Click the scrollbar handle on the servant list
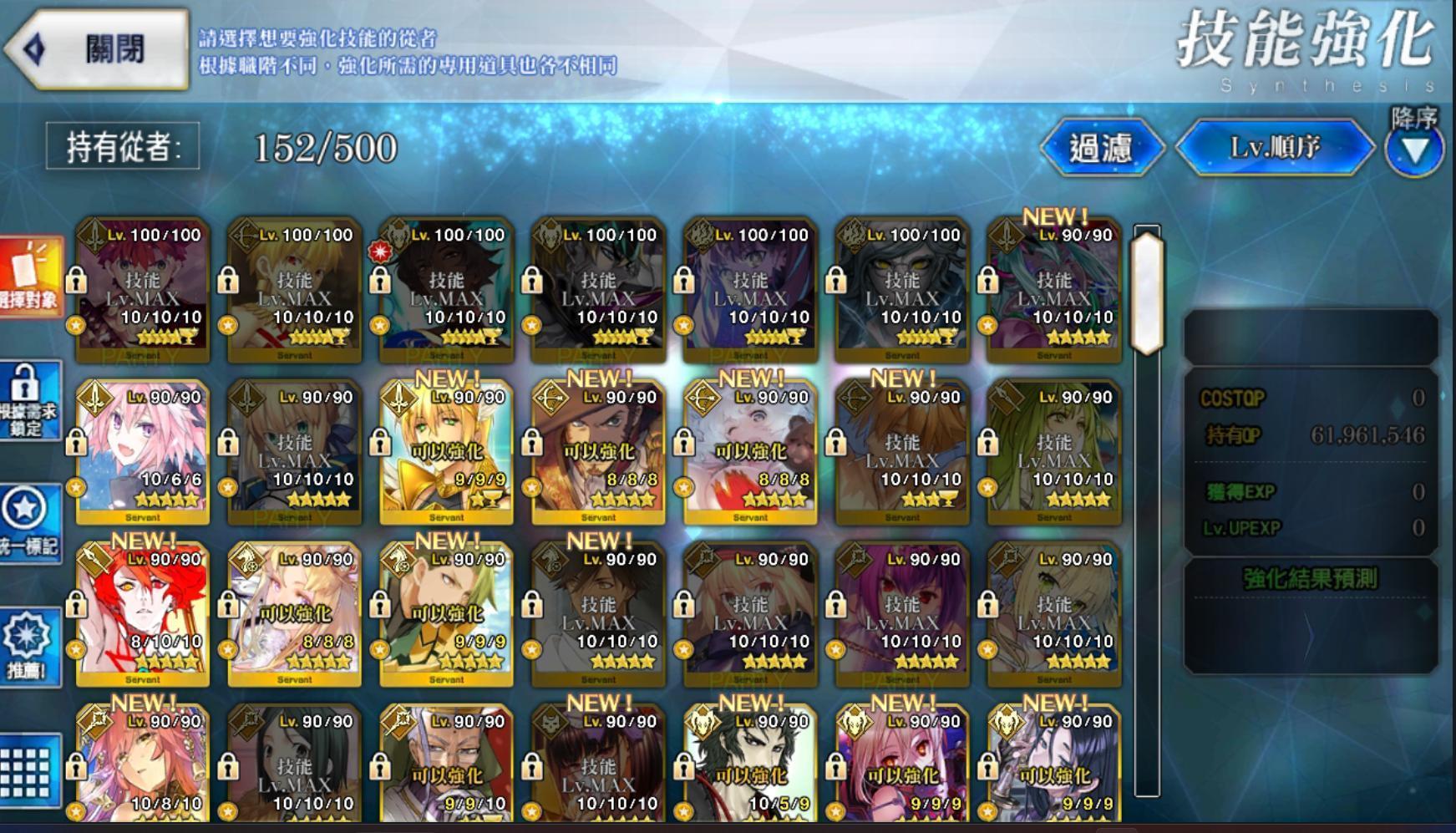Viewport: 1456px width, 833px height. [1147, 292]
